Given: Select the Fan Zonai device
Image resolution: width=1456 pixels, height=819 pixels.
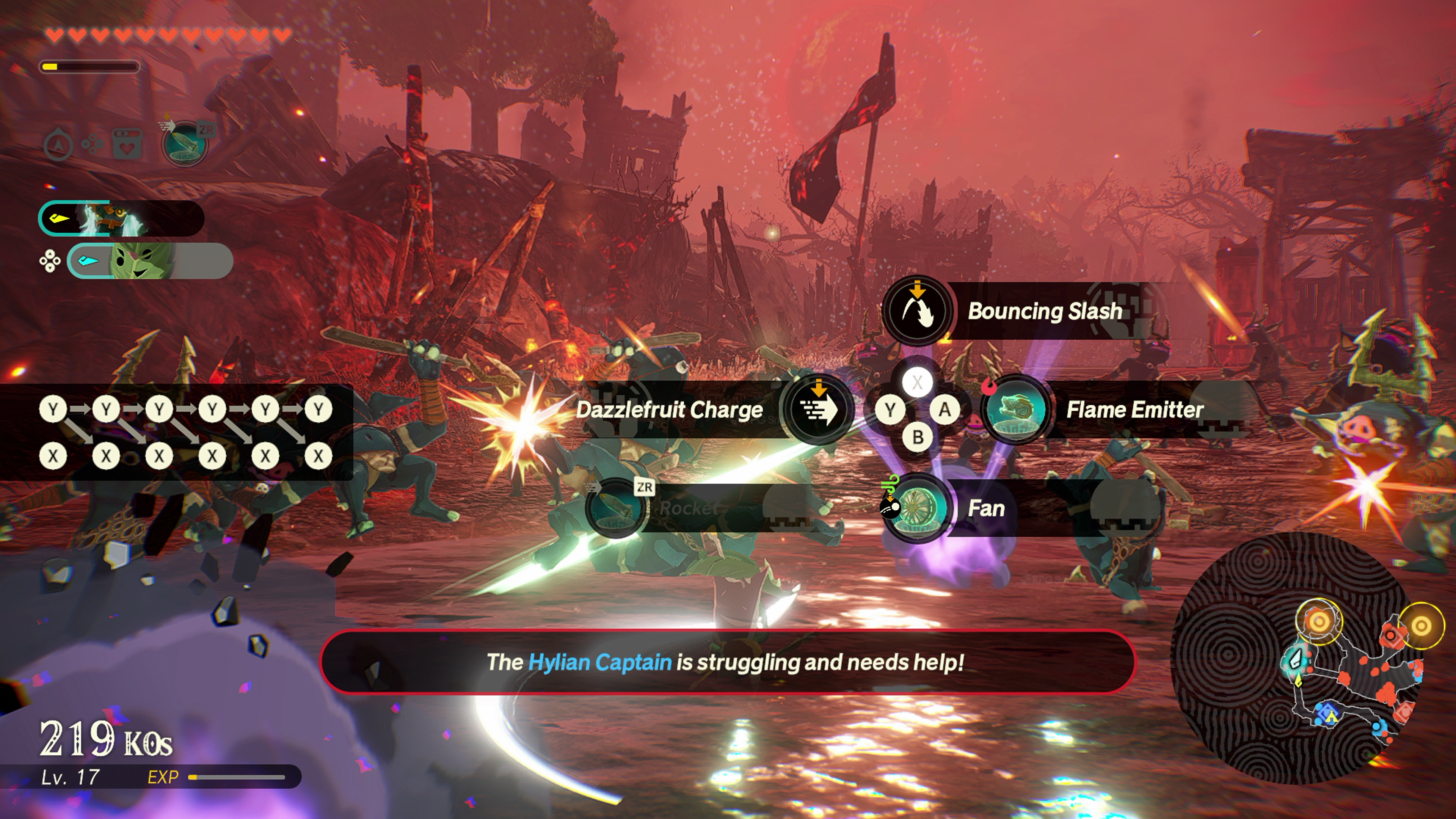Looking at the screenshot, I should pyautogui.click(x=917, y=508).
